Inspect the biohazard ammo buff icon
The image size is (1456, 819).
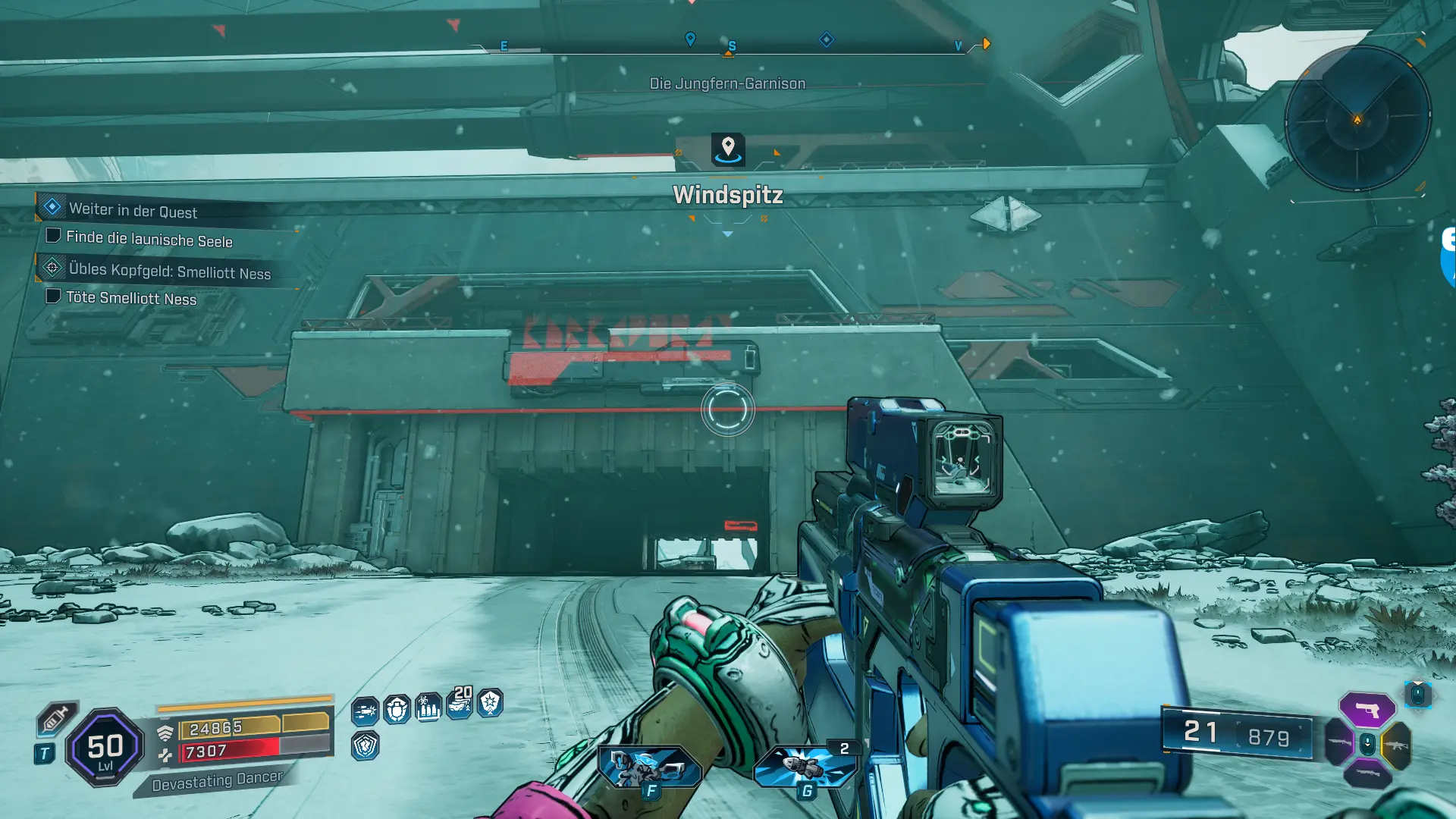tap(428, 708)
